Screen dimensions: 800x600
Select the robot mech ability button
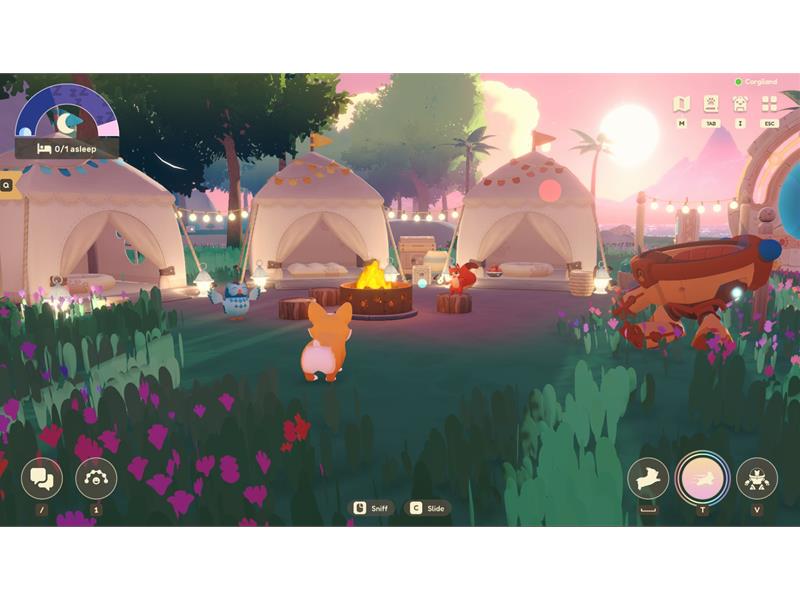coord(756,478)
